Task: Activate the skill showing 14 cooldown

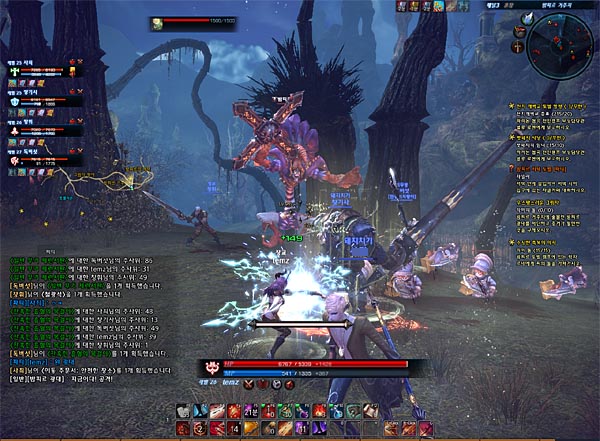Action: pos(234,427)
